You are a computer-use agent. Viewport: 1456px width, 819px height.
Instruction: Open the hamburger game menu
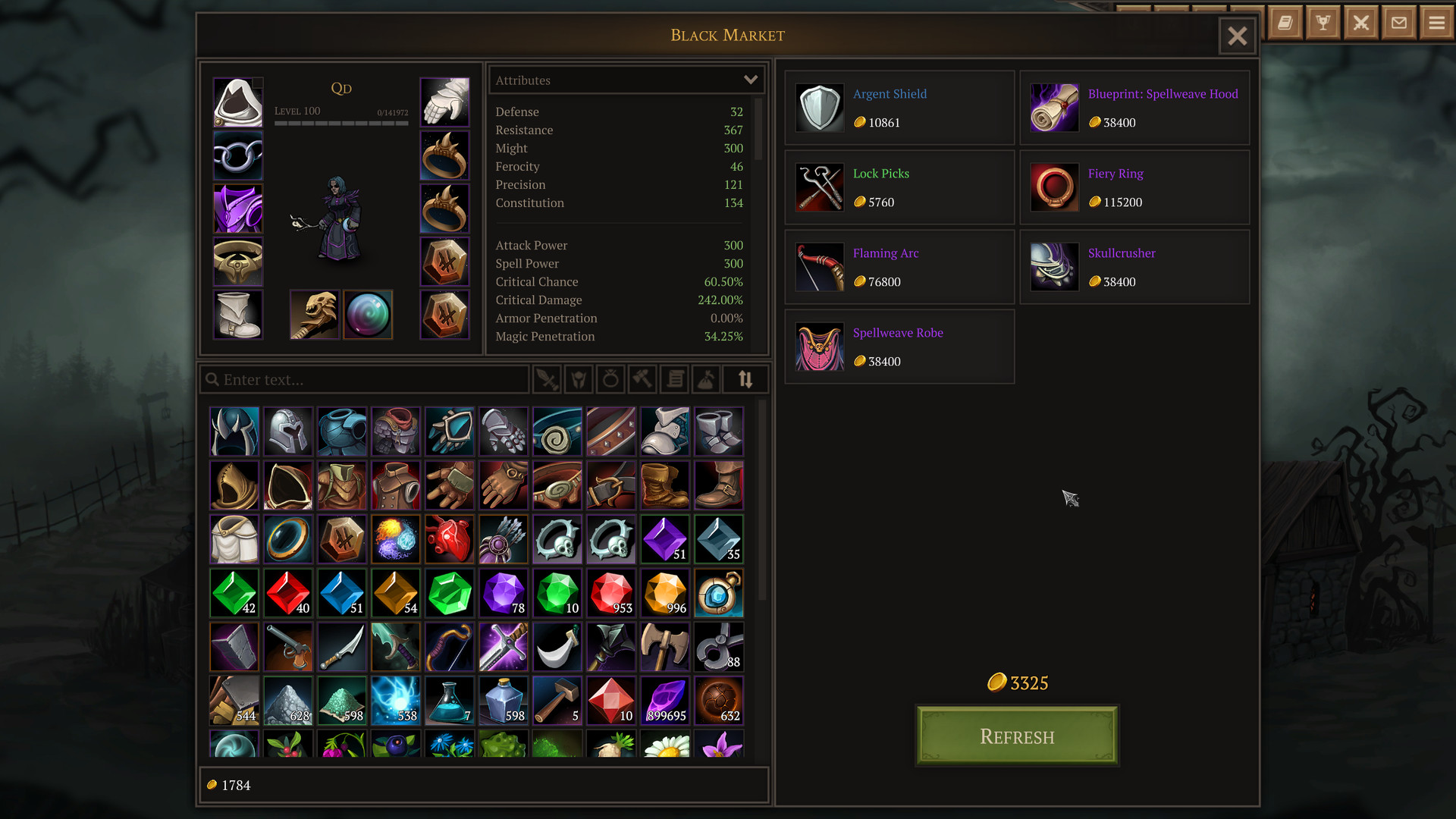[1435, 23]
